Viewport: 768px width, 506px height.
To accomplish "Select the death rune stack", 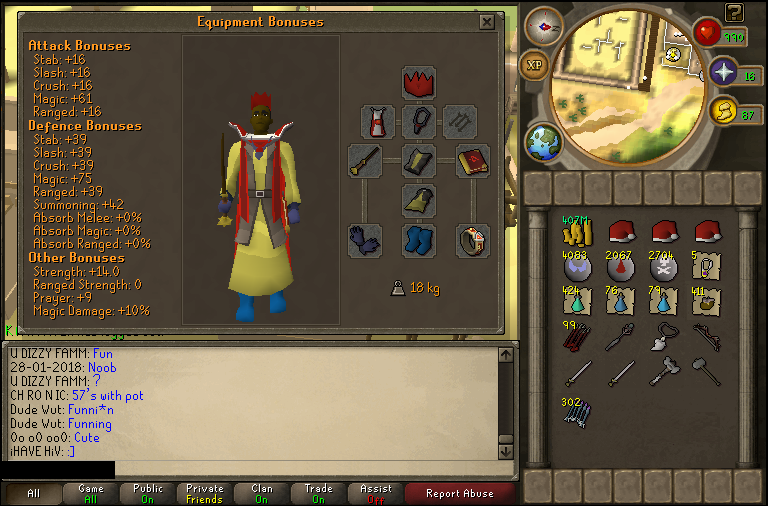I will click(664, 267).
